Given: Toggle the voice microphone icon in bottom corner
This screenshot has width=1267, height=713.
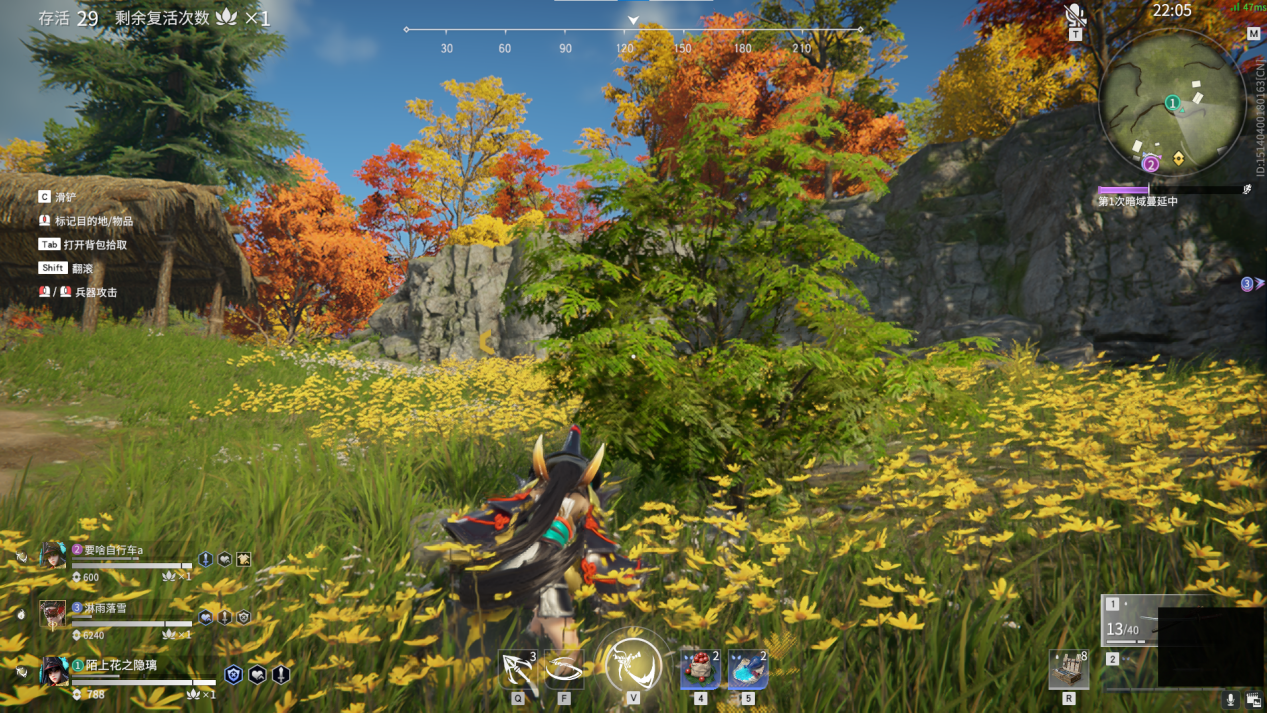Looking at the screenshot, I should [1231, 700].
